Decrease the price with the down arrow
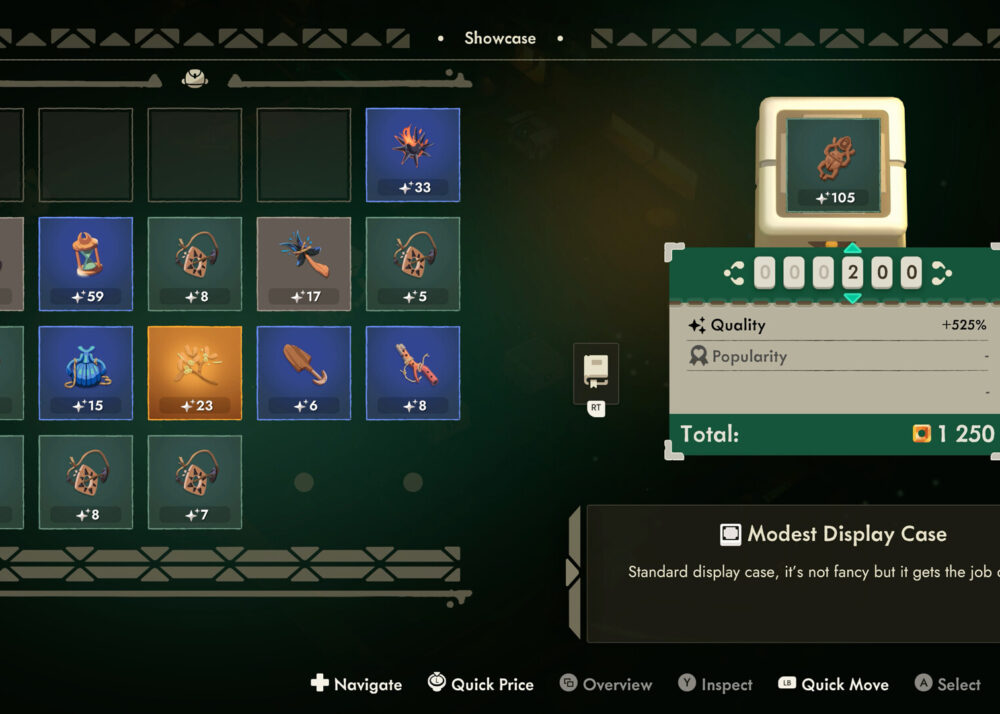Image resolution: width=1000 pixels, height=714 pixels. point(852,297)
